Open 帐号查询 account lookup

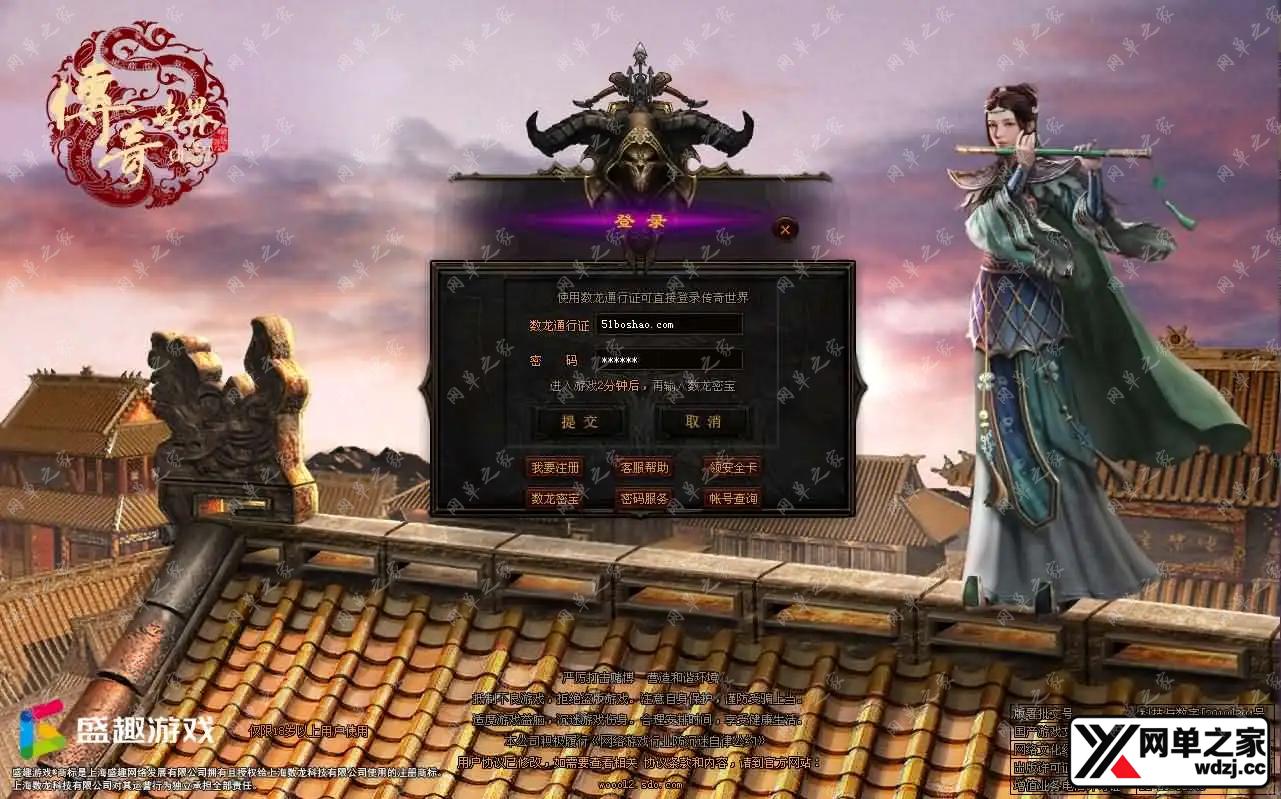click(x=733, y=498)
